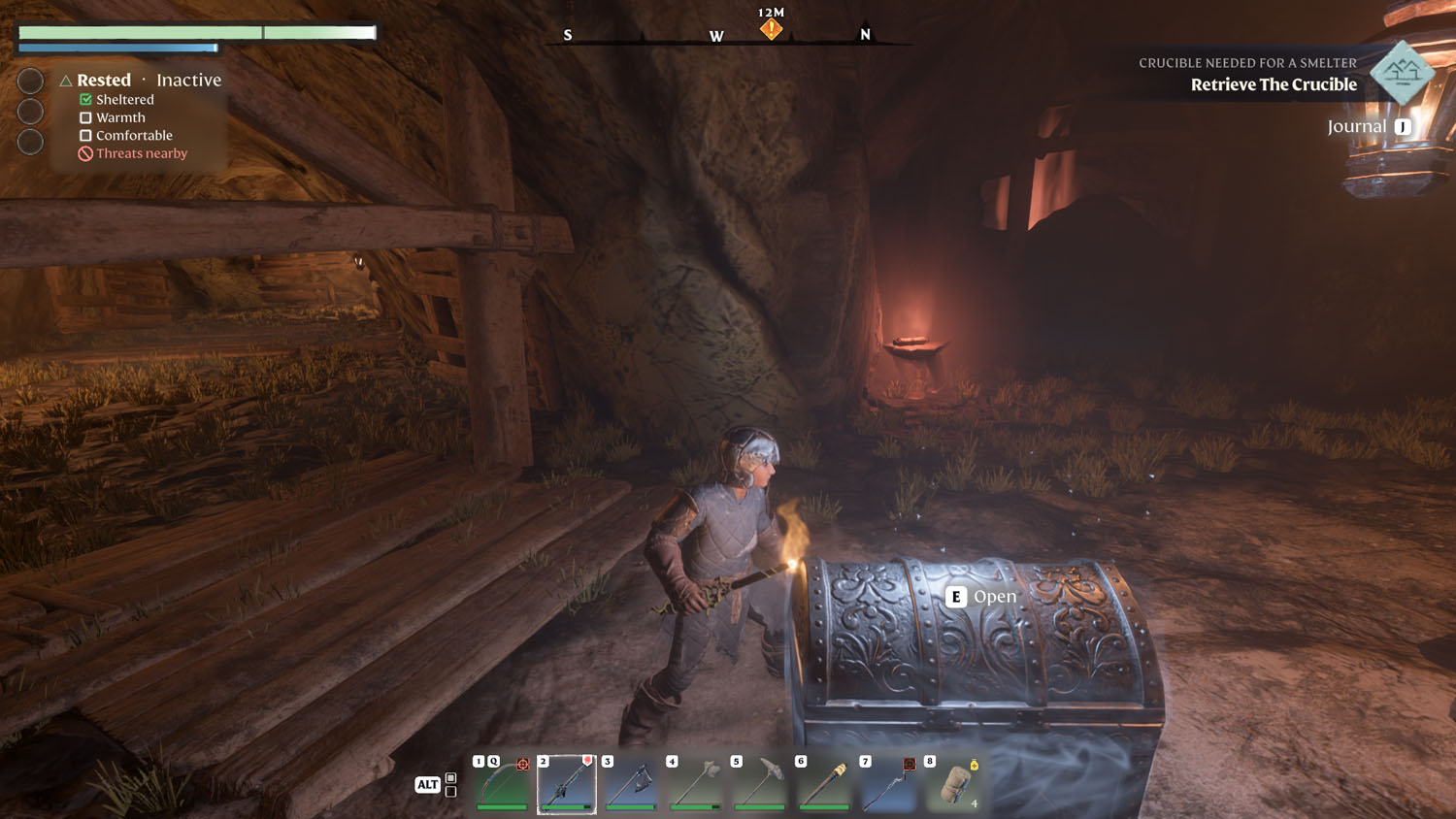
Task: Click the ALT alternate hotbar selector
Action: [427, 784]
